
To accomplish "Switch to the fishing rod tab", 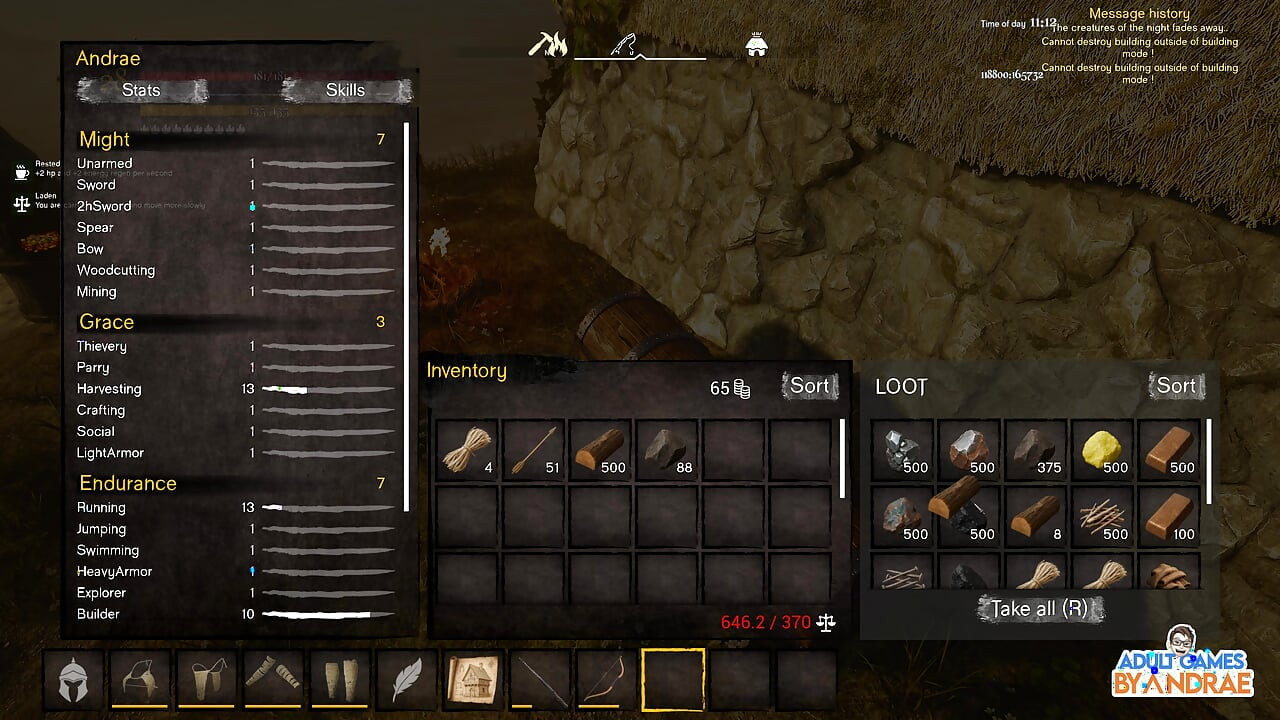I will click(626, 45).
